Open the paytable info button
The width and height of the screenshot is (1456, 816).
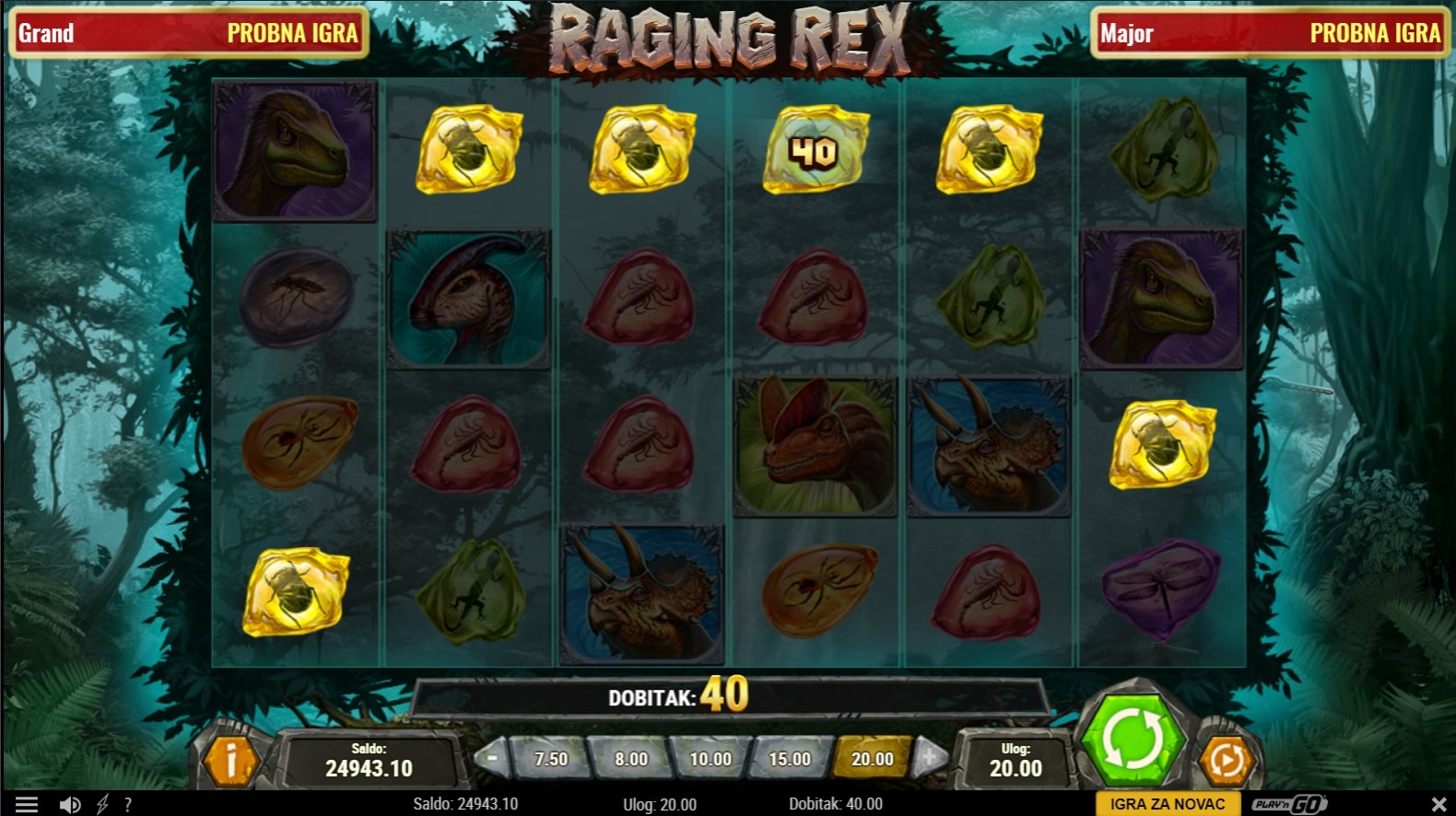229,760
